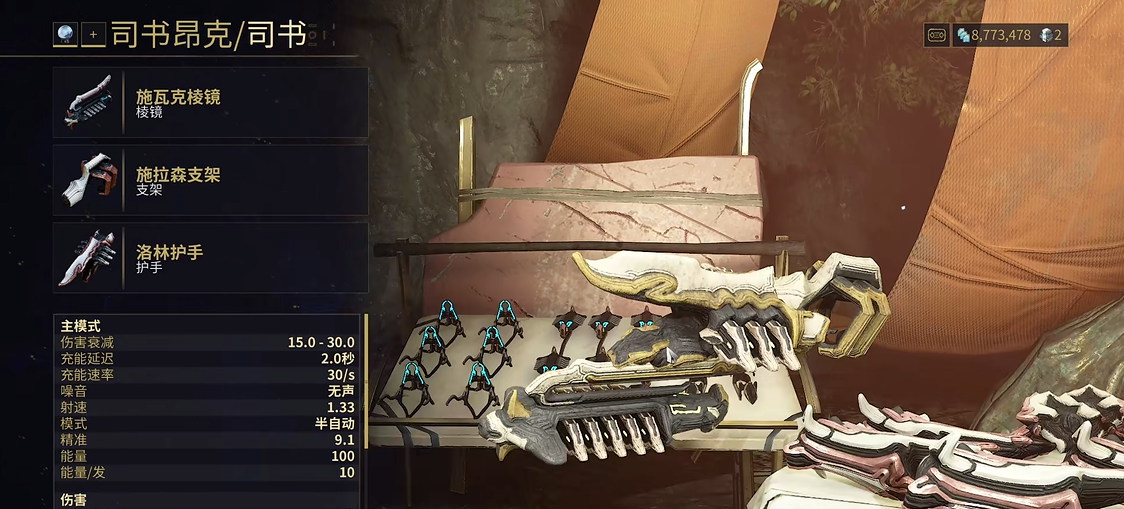Open the ticket-shaped icon button by currency
This screenshot has height=509, width=1124.
pyautogui.click(x=937, y=35)
